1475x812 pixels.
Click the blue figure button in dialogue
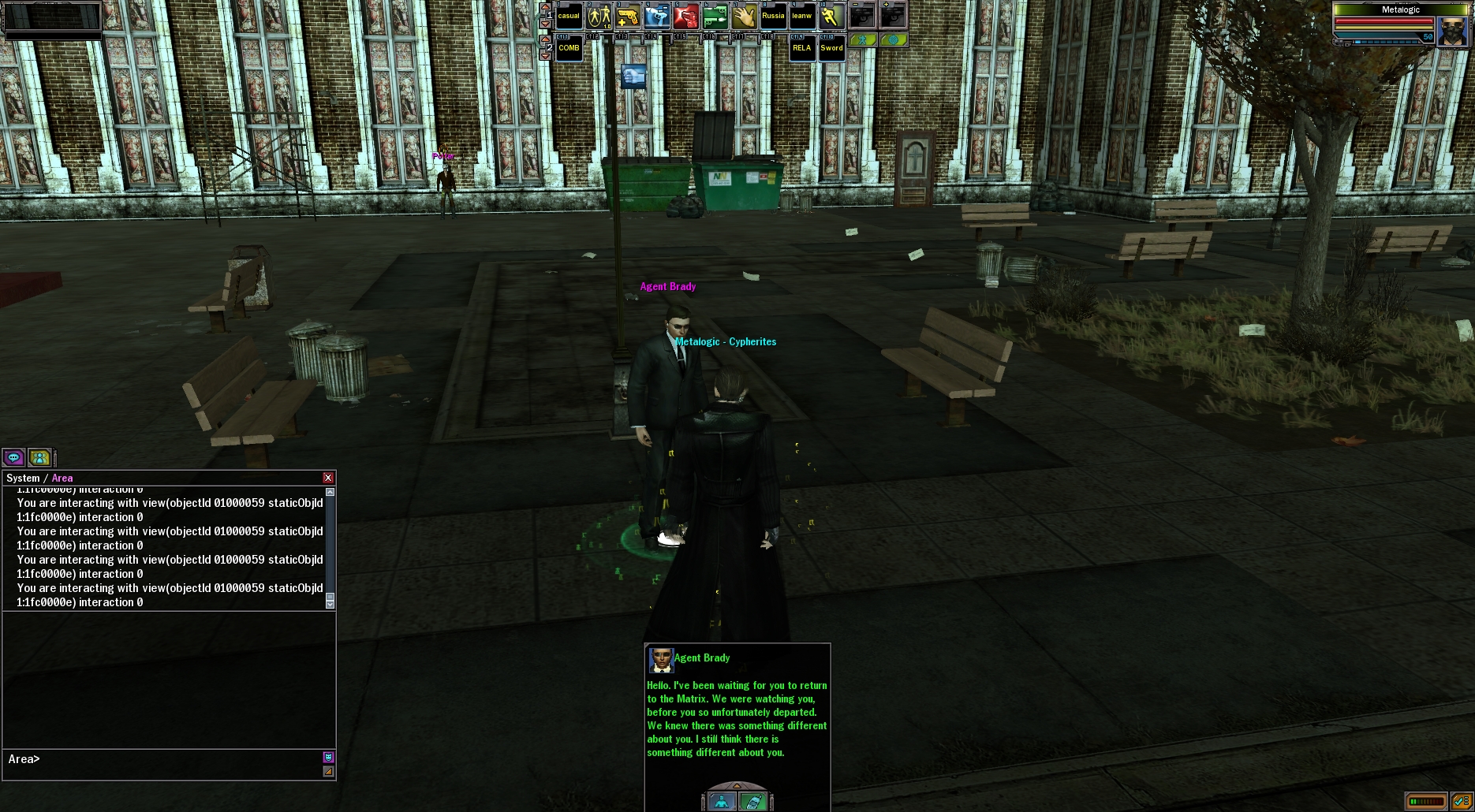coord(721,803)
